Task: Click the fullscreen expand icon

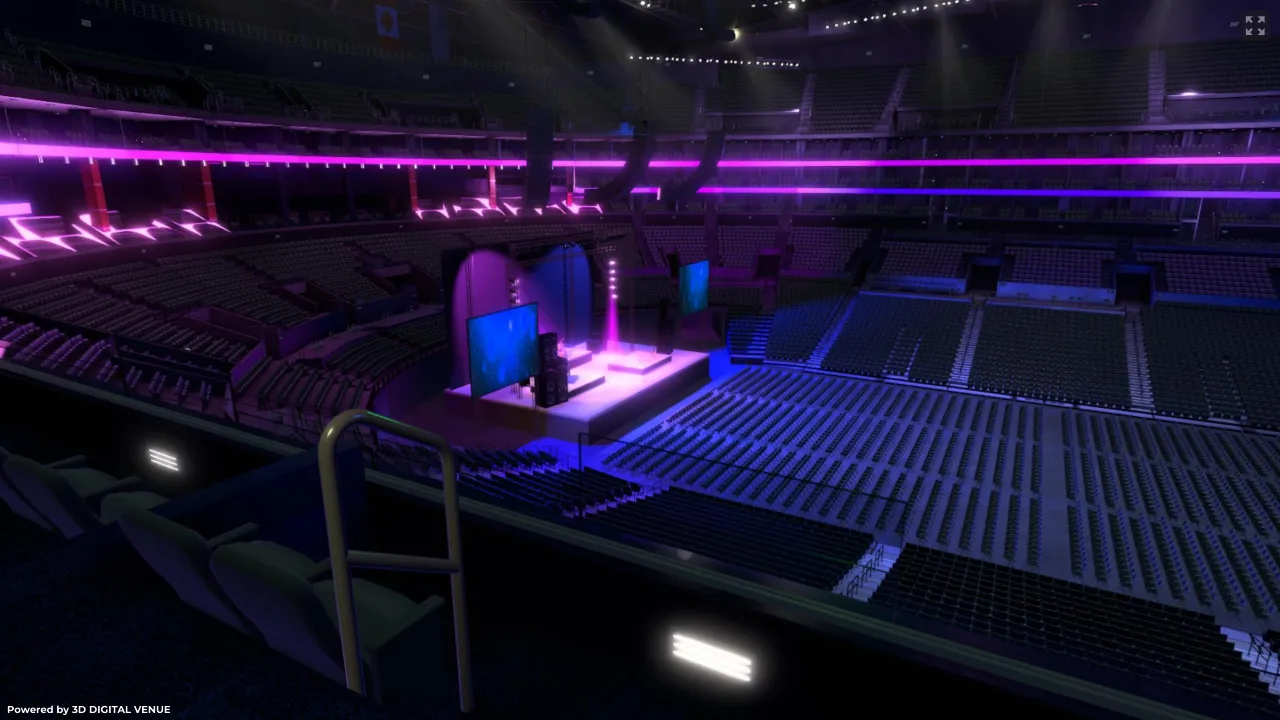Action: [x=1255, y=25]
